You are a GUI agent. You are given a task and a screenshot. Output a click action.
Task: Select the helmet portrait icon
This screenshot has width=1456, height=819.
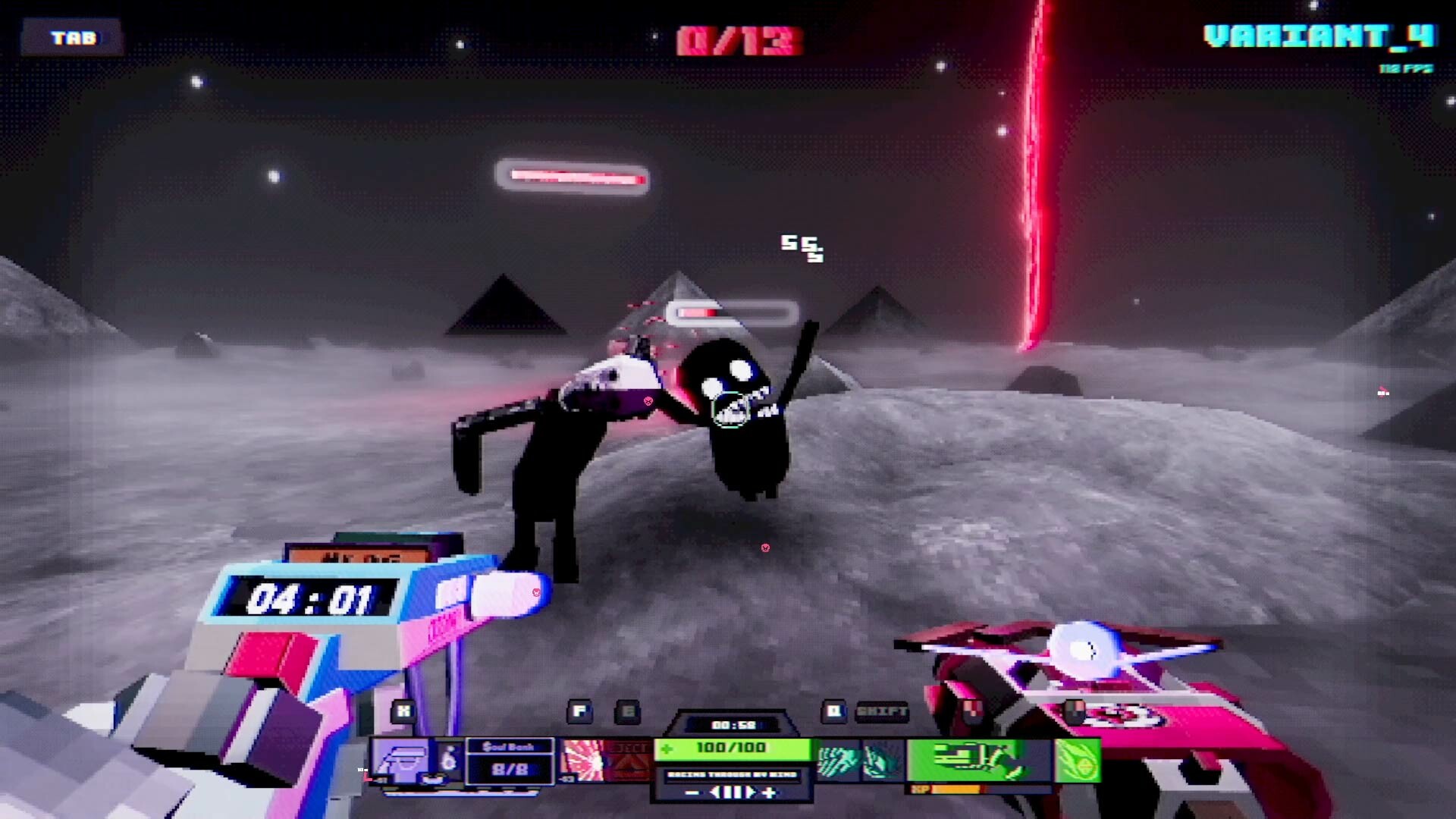404,760
